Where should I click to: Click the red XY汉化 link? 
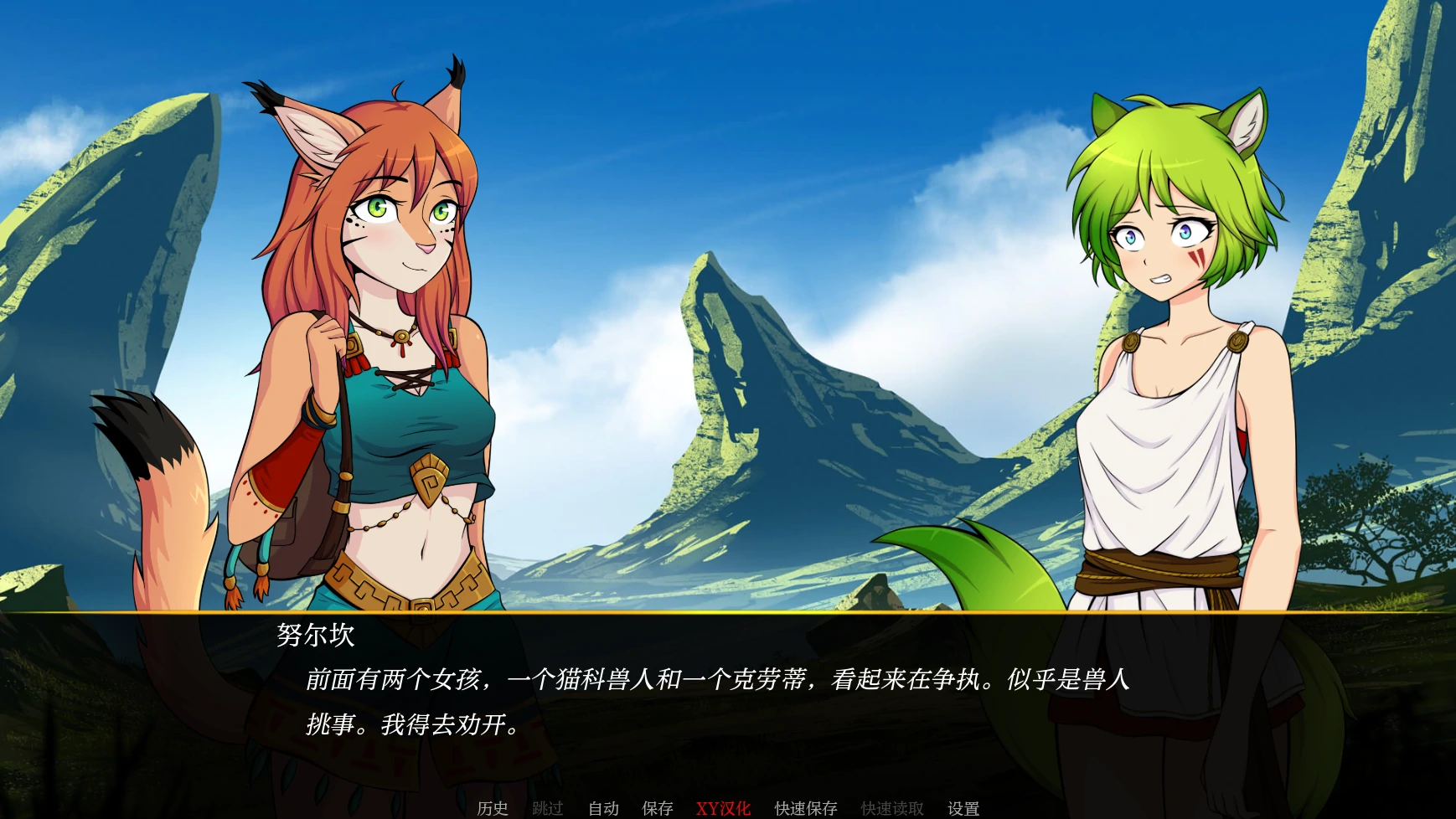pyautogui.click(x=723, y=808)
